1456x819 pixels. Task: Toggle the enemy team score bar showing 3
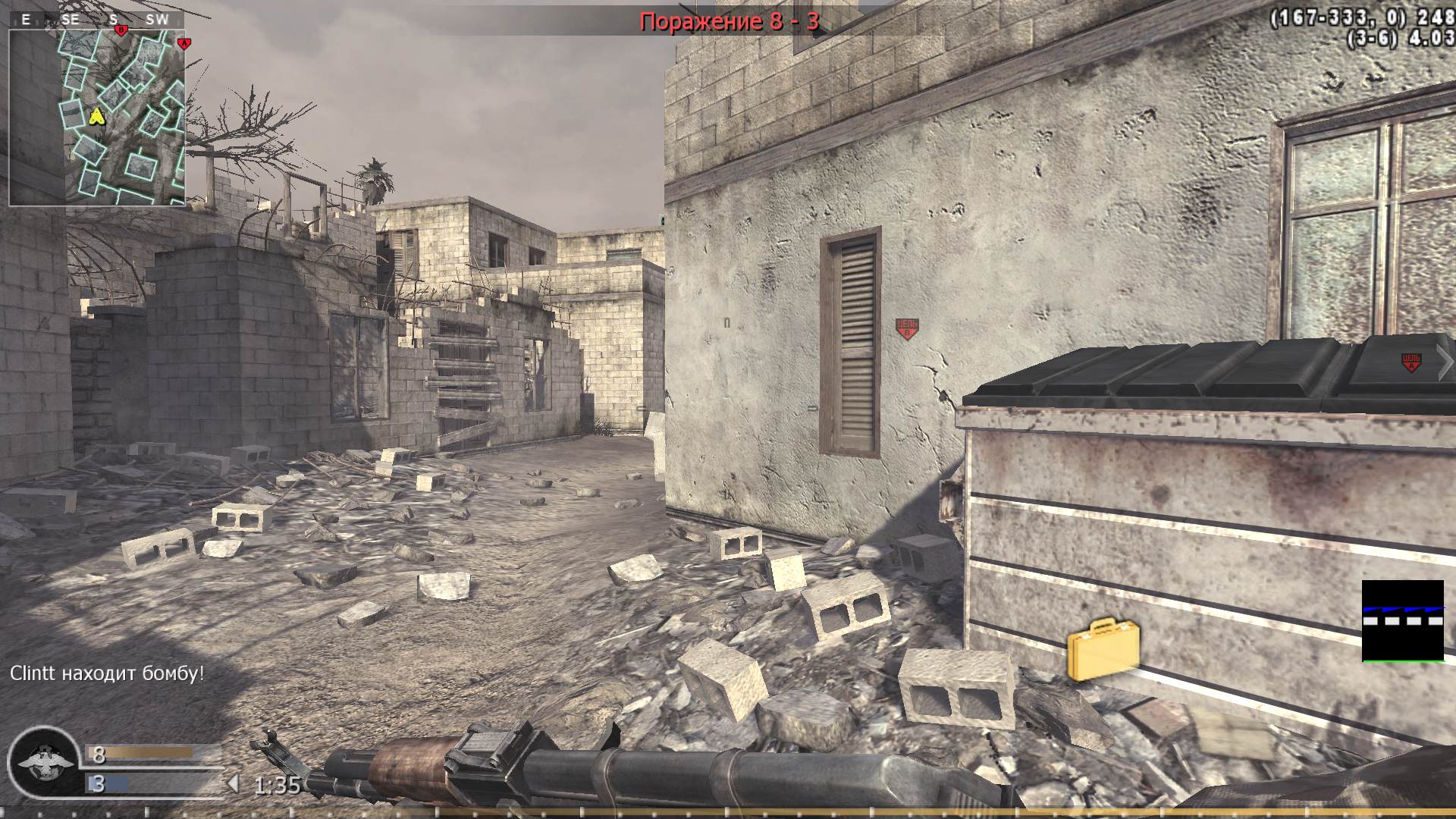(140, 783)
